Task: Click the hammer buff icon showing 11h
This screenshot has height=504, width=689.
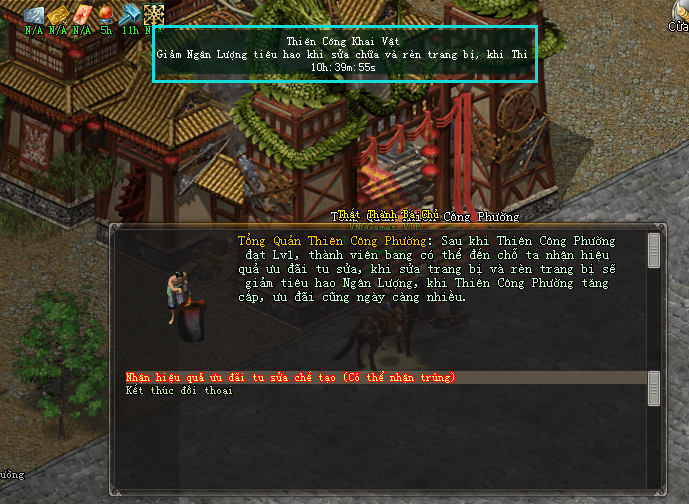Action: pyautogui.click(x=130, y=14)
